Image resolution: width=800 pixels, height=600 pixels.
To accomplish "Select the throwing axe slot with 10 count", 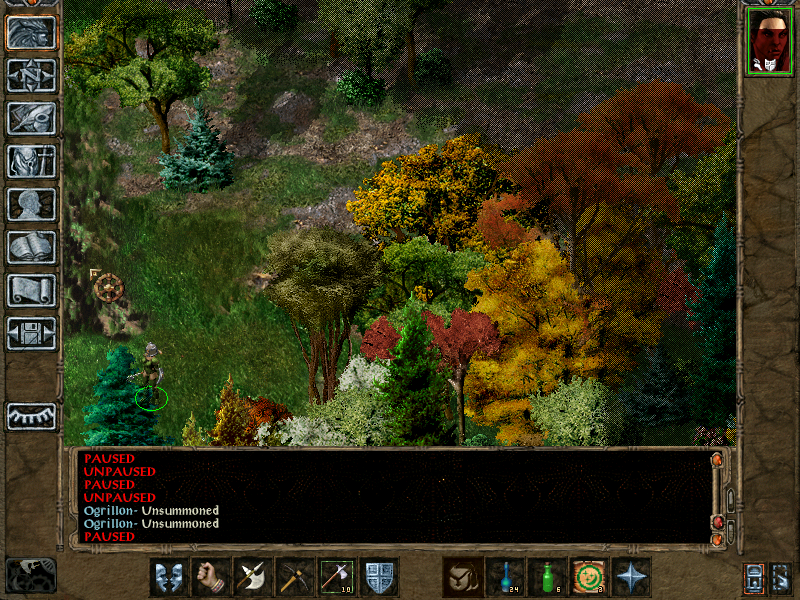I will point(336,577).
